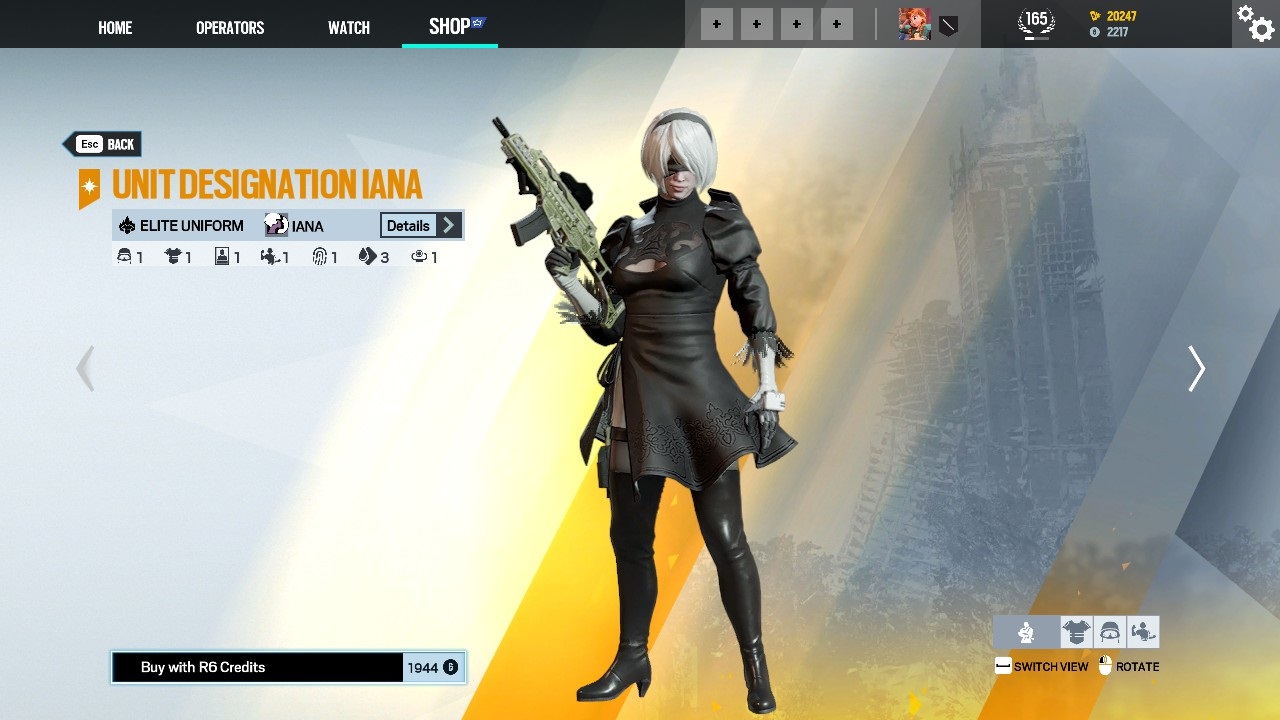This screenshot has width=1280, height=720.
Task: Click the battle pass progress bar under level 165
Action: [1035, 36]
